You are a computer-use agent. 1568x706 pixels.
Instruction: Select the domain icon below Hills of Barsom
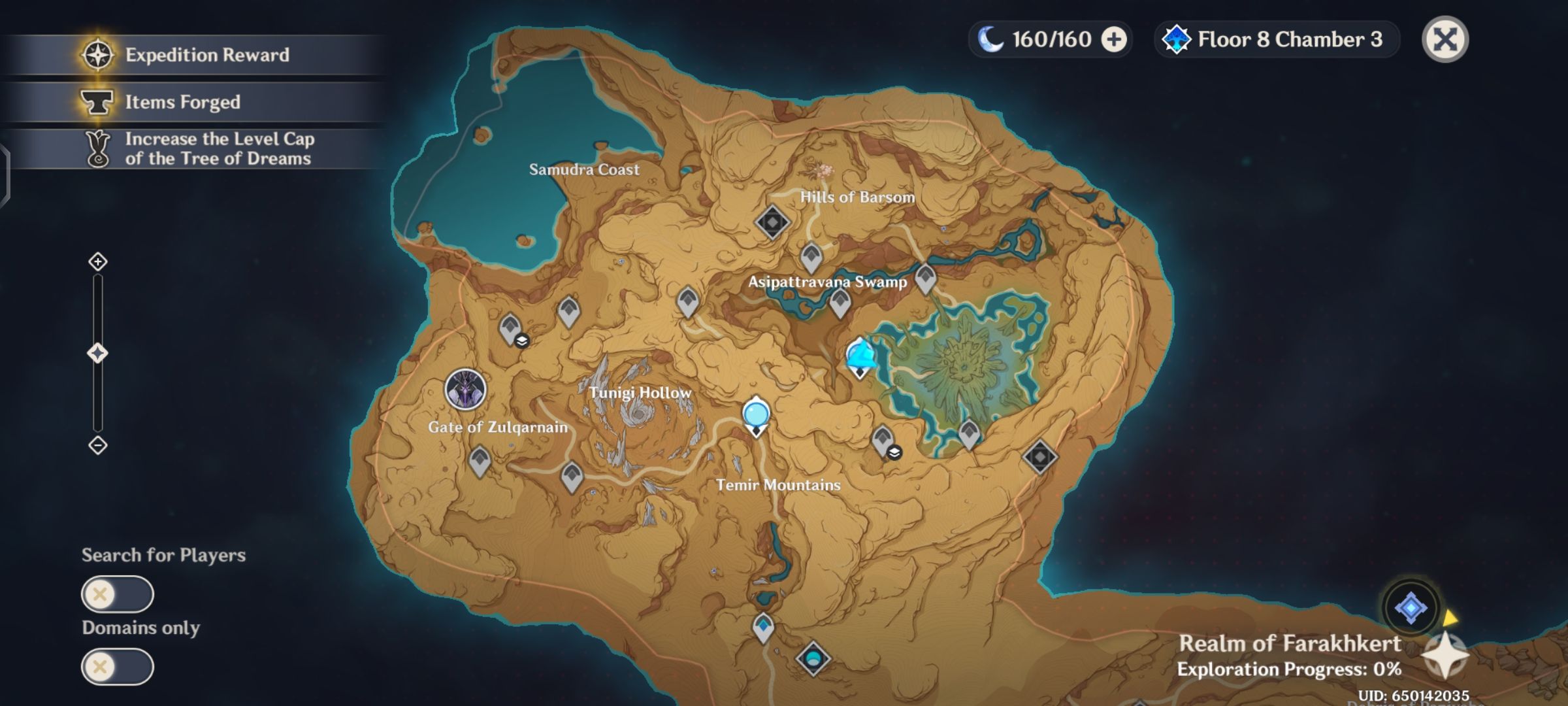click(x=772, y=222)
